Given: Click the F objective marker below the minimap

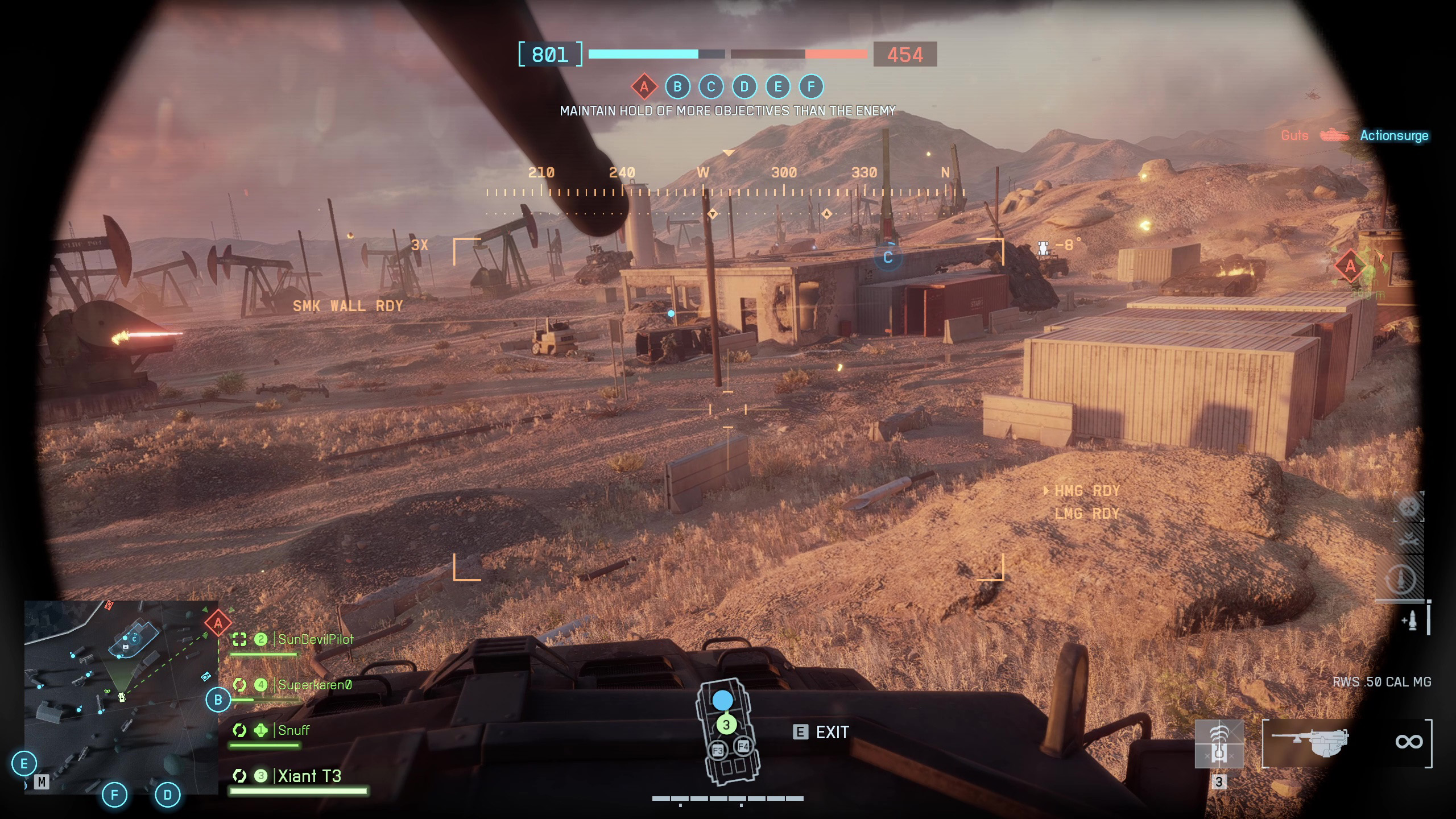Looking at the screenshot, I should 114,795.
